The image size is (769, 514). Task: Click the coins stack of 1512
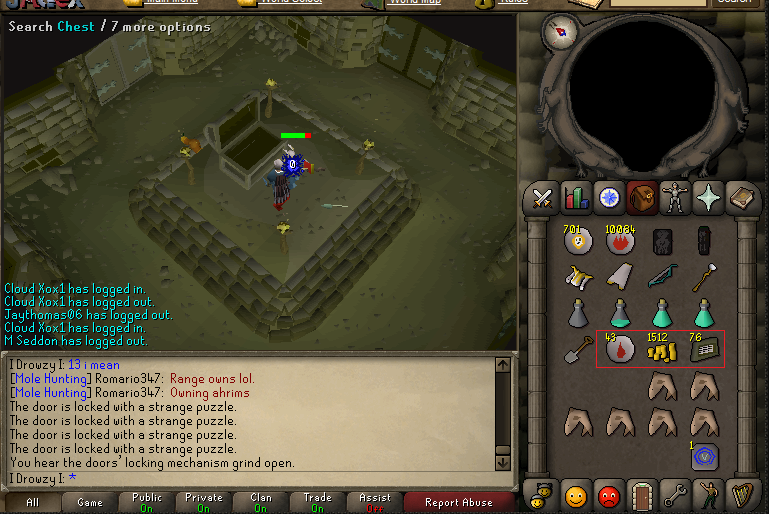660,349
